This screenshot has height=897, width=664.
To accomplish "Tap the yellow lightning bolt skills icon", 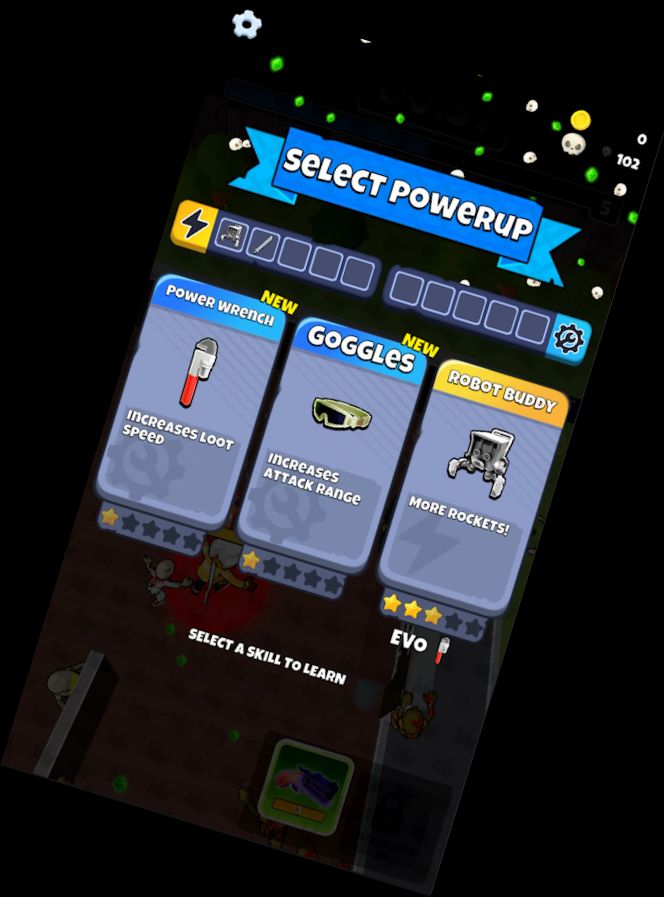I will [x=193, y=224].
